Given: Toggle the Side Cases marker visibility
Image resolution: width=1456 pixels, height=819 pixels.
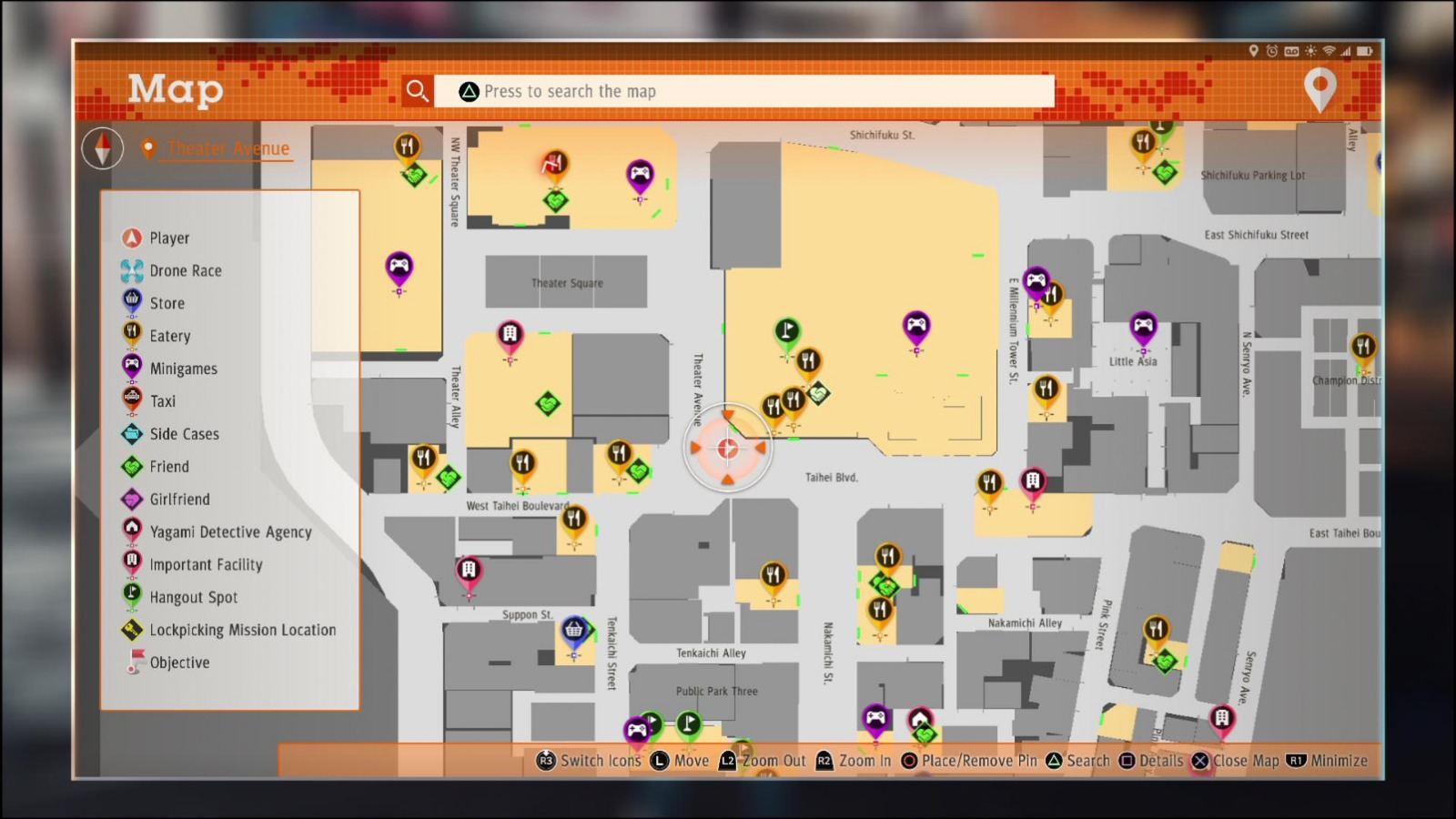Looking at the screenshot, I should [131, 434].
